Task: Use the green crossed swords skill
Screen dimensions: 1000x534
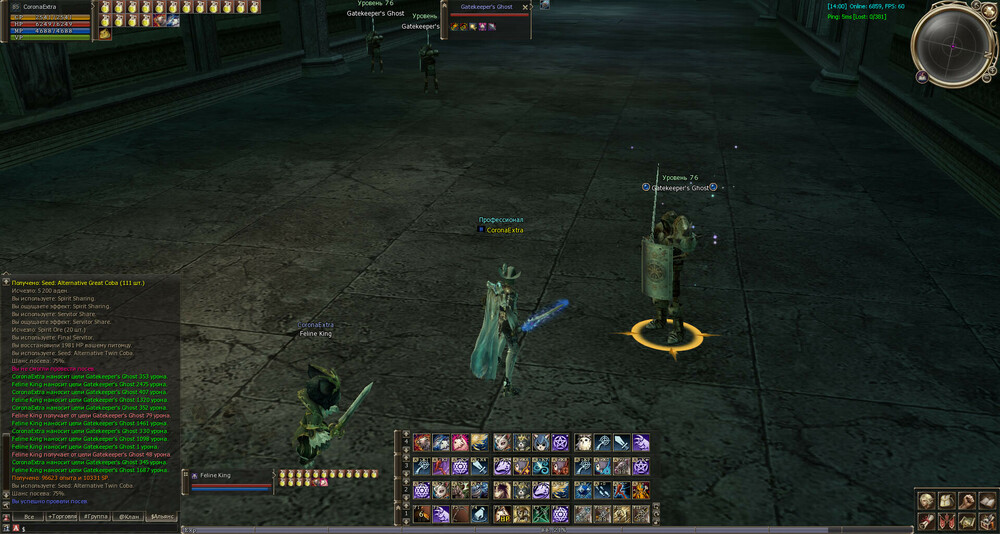Action: (x=540, y=514)
